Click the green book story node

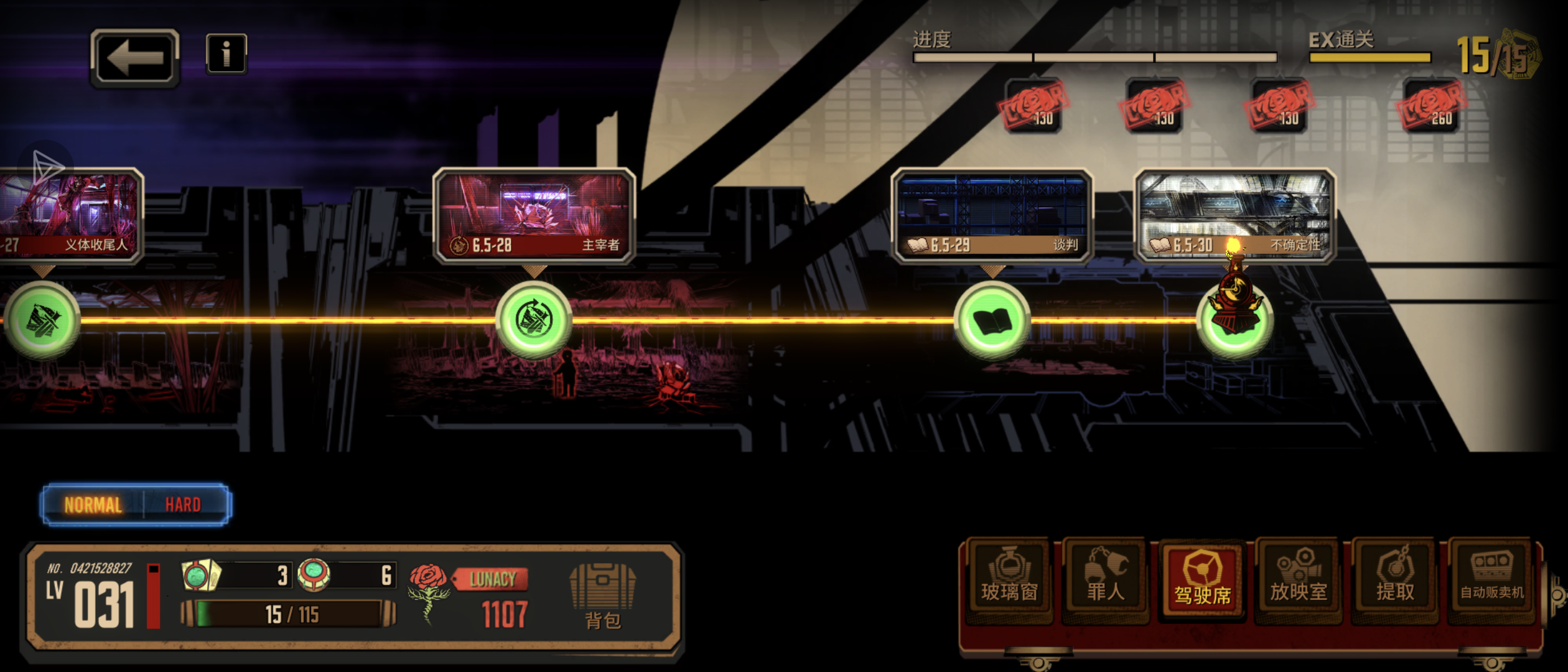(x=992, y=320)
